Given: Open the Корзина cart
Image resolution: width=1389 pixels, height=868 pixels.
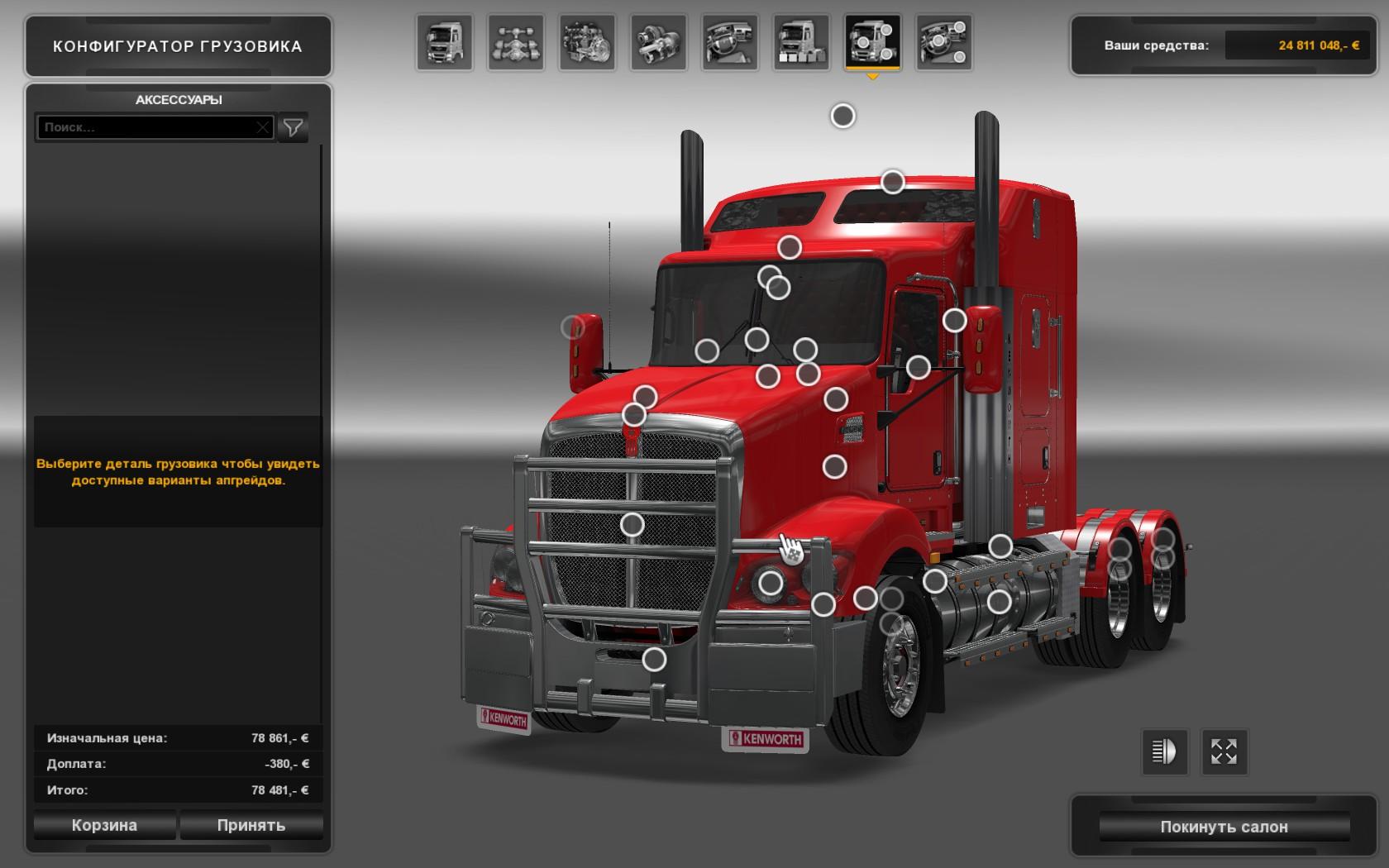Looking at the screenshot, I should point(104,825).
